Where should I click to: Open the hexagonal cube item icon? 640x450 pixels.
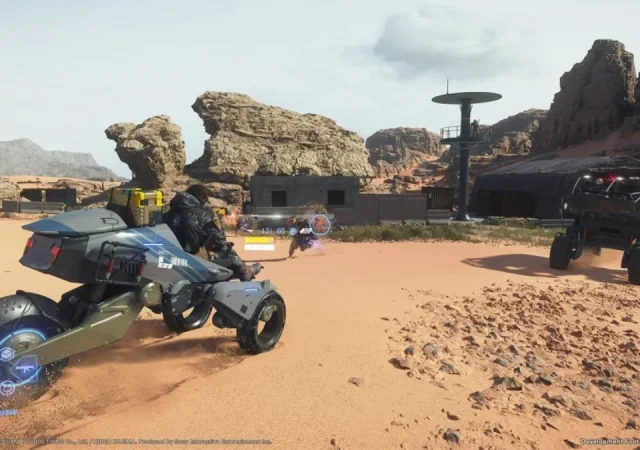(7, 354)
